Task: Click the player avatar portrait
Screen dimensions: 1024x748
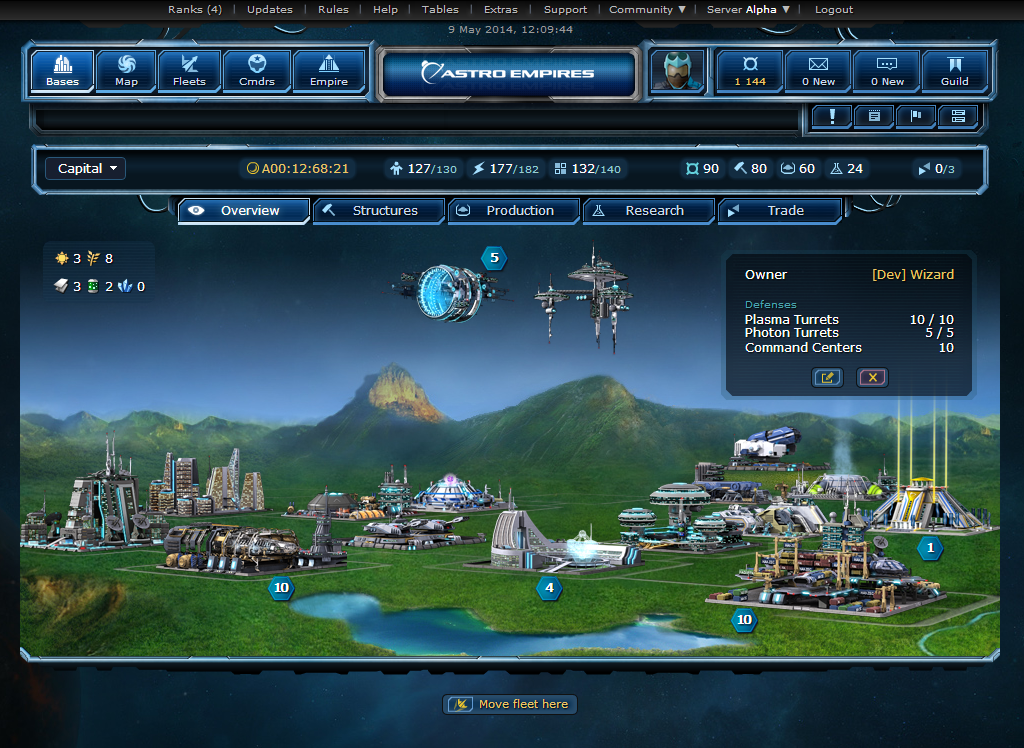Action: tap(677, 71)
